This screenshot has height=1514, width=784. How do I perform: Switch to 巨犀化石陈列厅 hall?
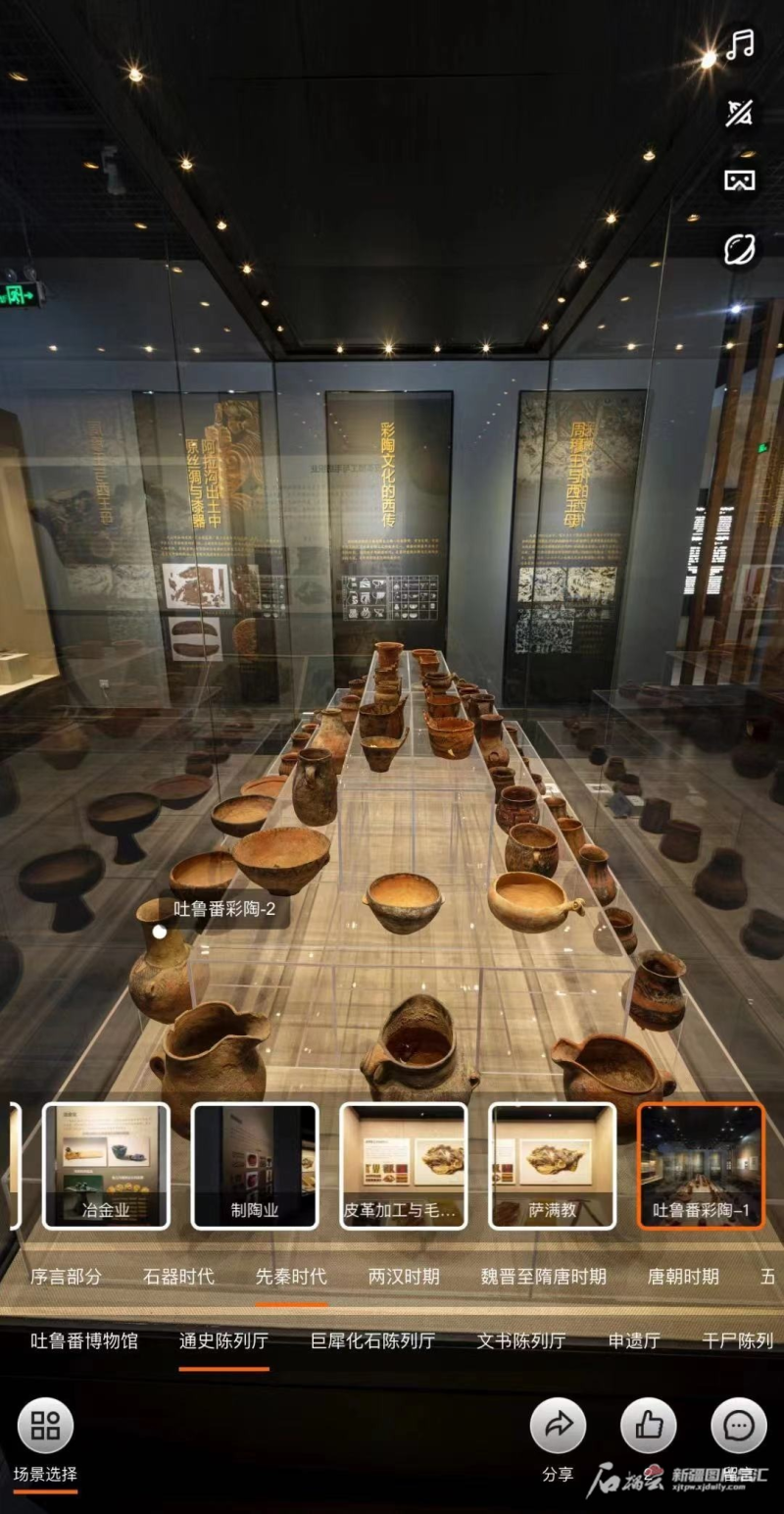click(372, 1341)
